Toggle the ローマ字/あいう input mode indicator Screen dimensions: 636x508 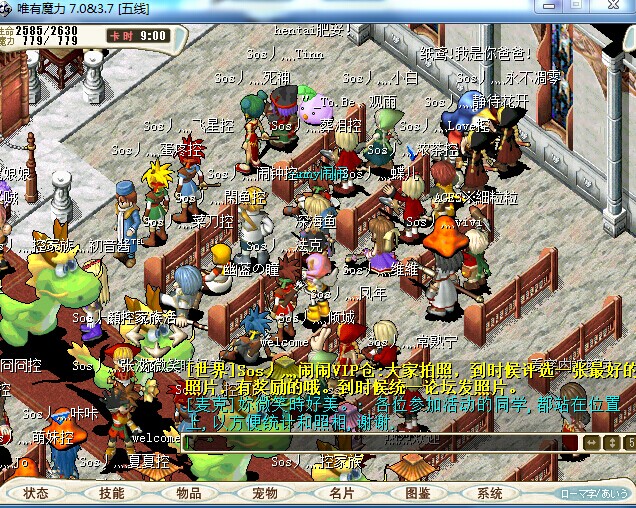point(595,493)
